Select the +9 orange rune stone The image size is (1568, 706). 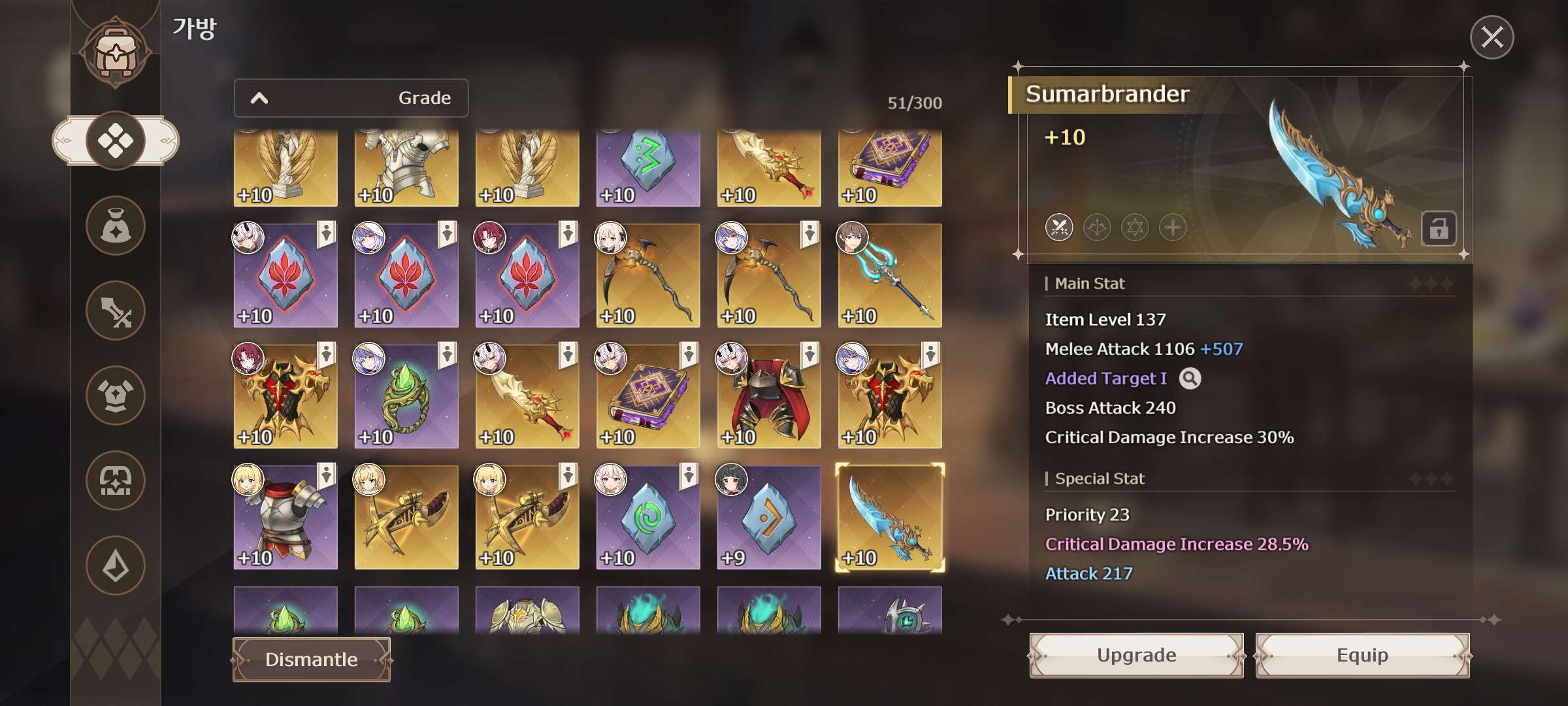coord(769,517)
